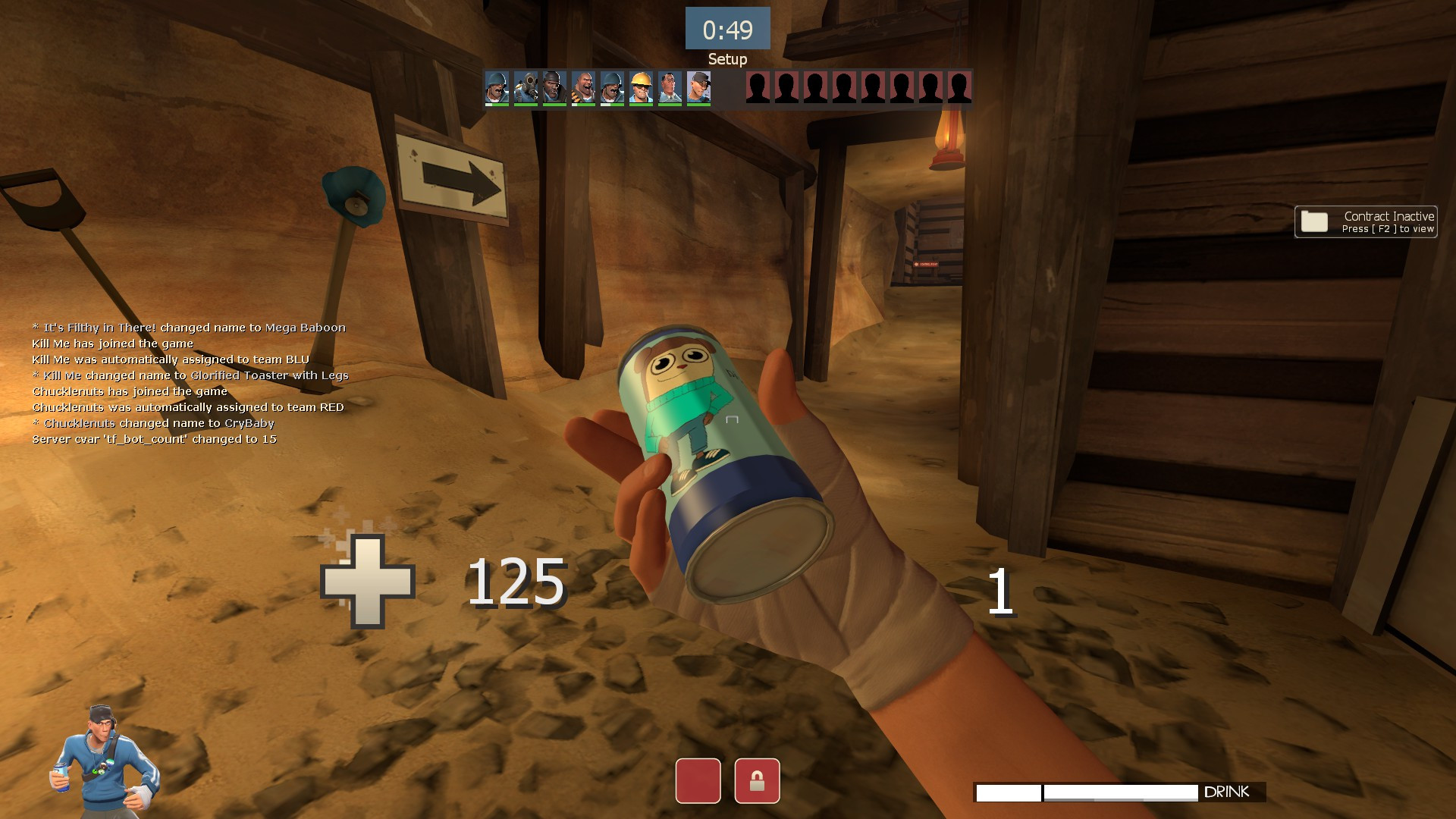Click the Mega Baboon name change message
This screenshot has width=1456, height=819.
pyautogui.click(x=188, y=327)
